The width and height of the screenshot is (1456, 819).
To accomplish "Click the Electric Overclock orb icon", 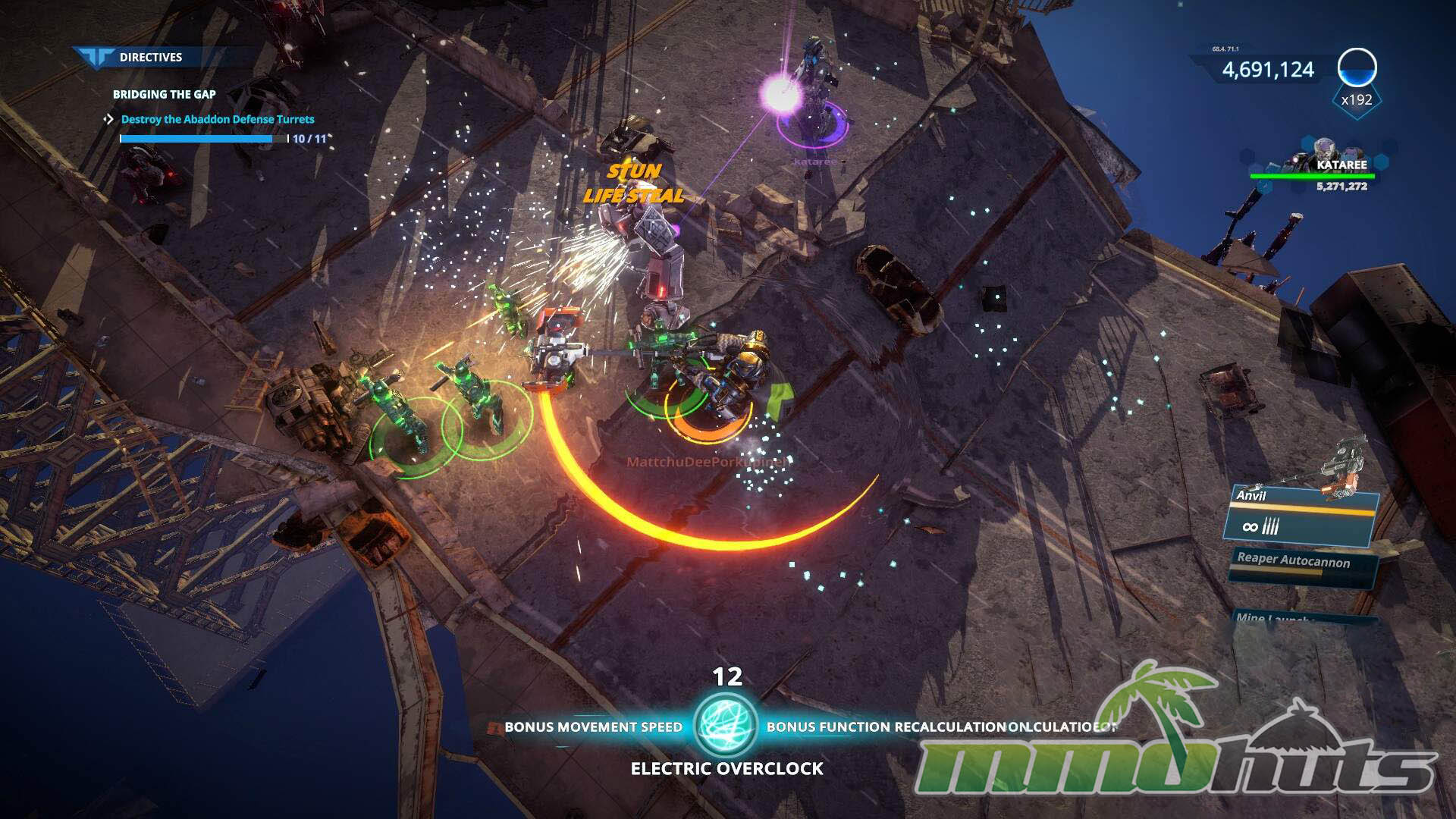I will pyautogui.click(x=726, y=725).
